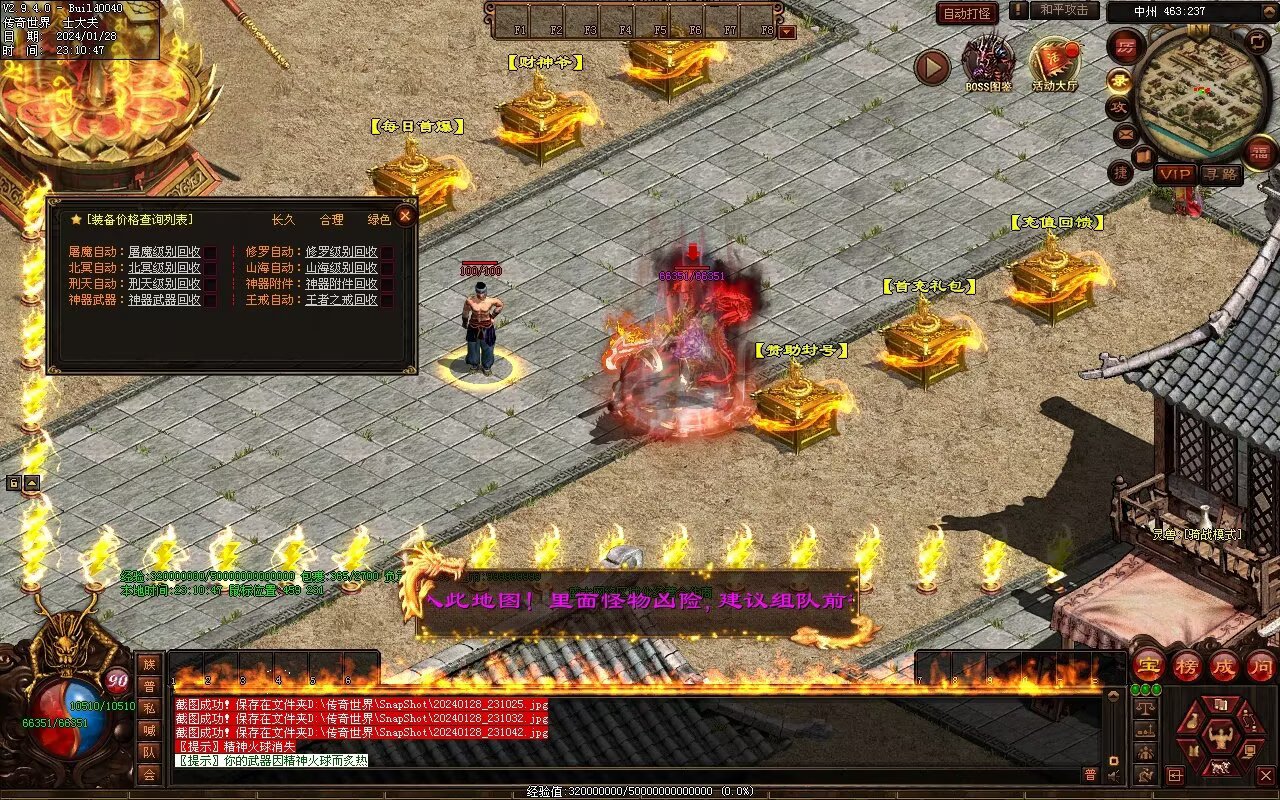Screen dimensions: 1280x800
Task: Open the VIP button below minimap
Action: (1176, 174)
